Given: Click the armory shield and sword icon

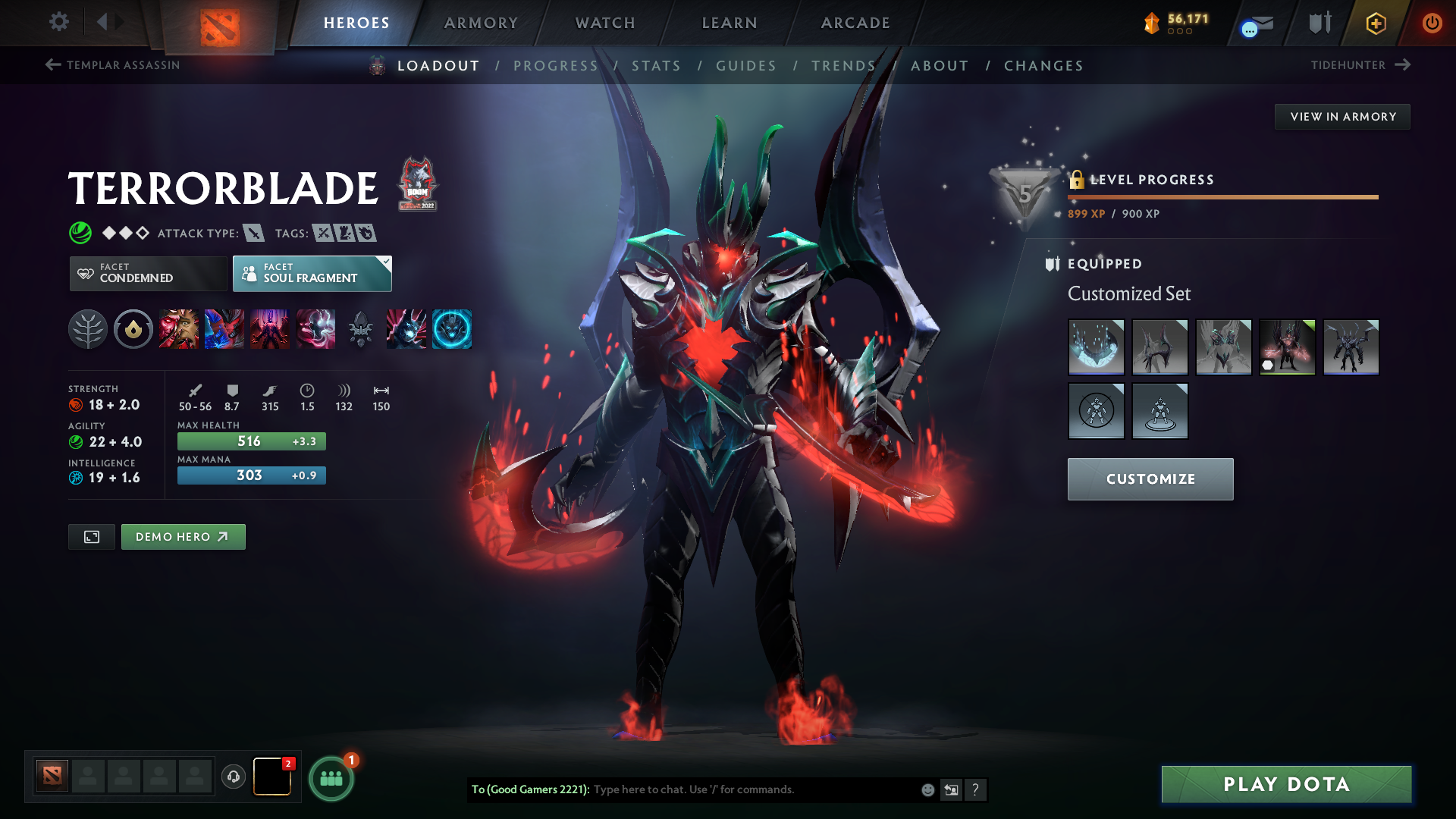Looking at the screenshot, I should tap(1318, 23).
